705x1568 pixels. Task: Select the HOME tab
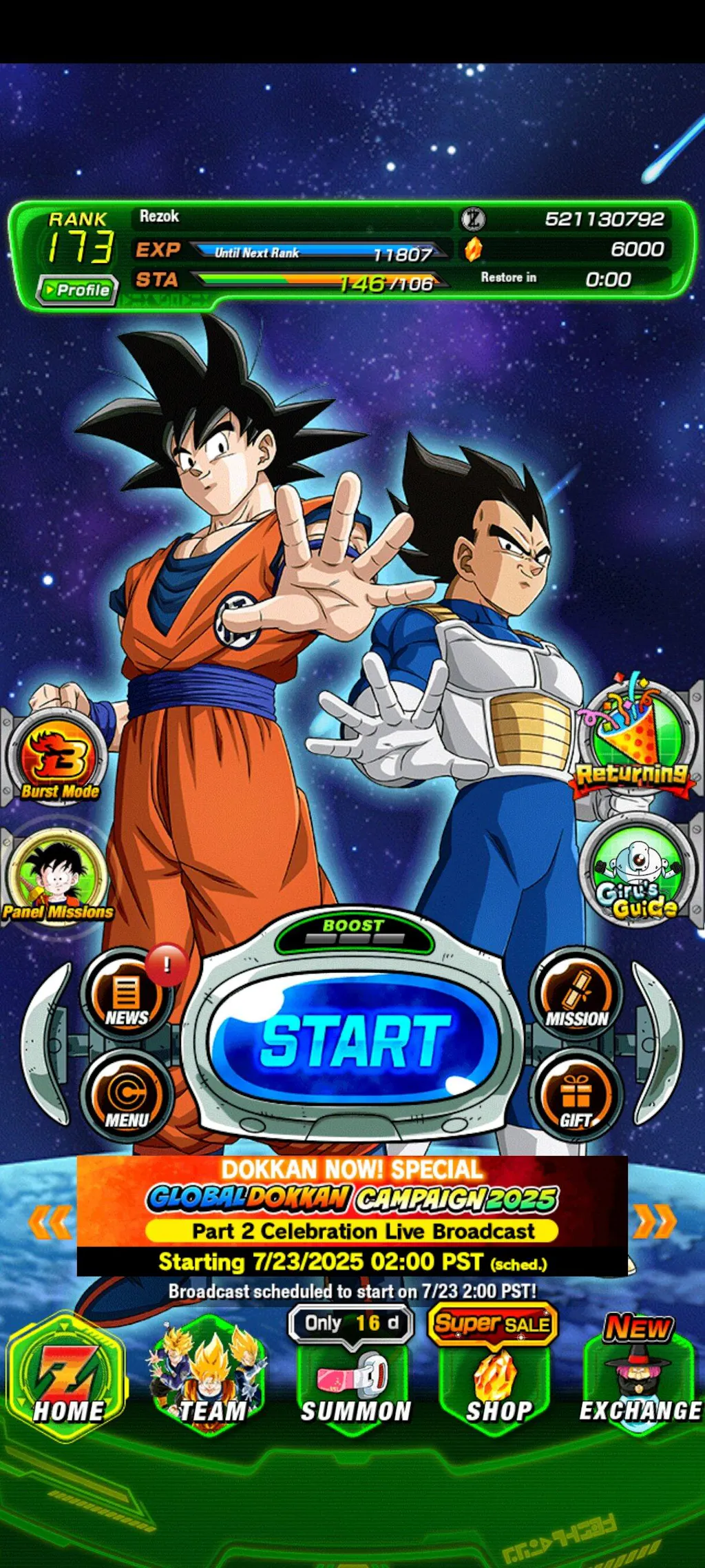67,1378
